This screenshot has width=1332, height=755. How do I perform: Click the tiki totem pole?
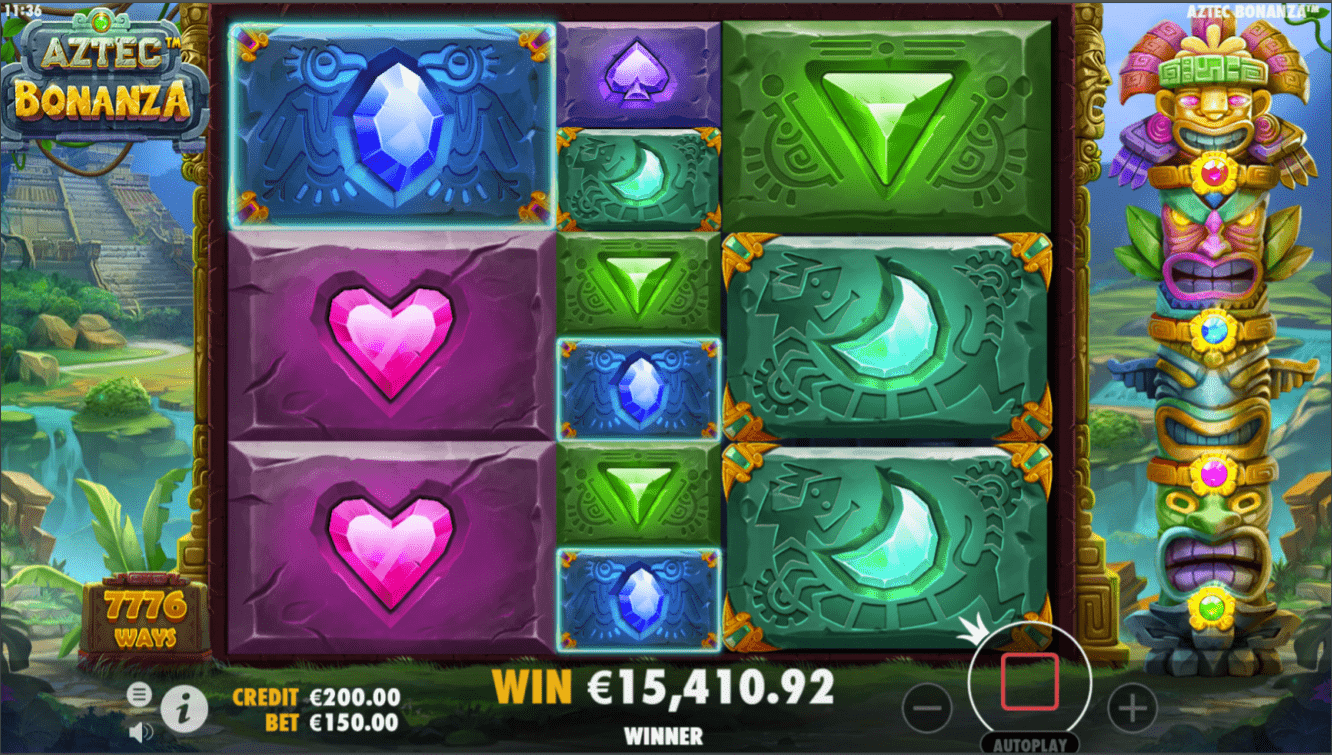pyautogui.click(x=1212, y=350)
